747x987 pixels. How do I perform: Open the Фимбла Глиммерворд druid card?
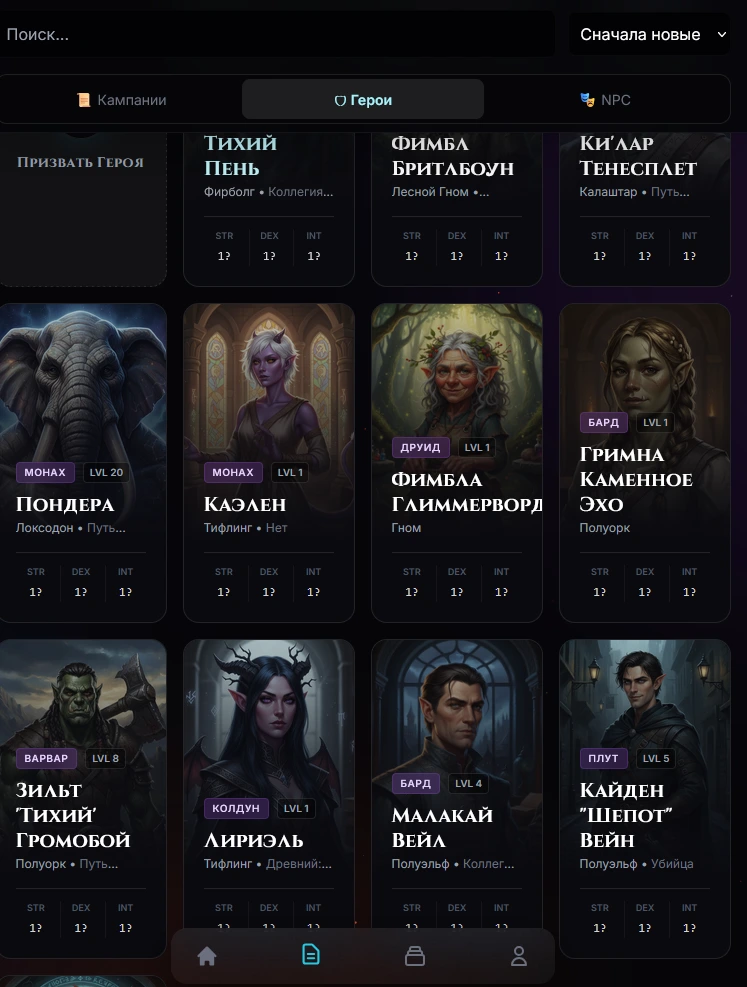[x=457, y=460]
